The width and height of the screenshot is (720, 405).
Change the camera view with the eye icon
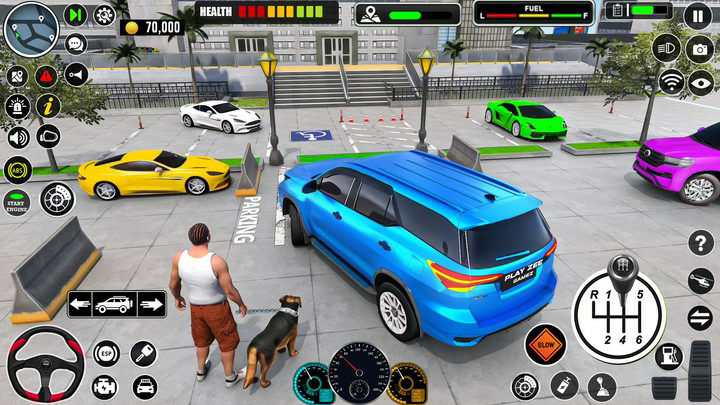(701, 82)
